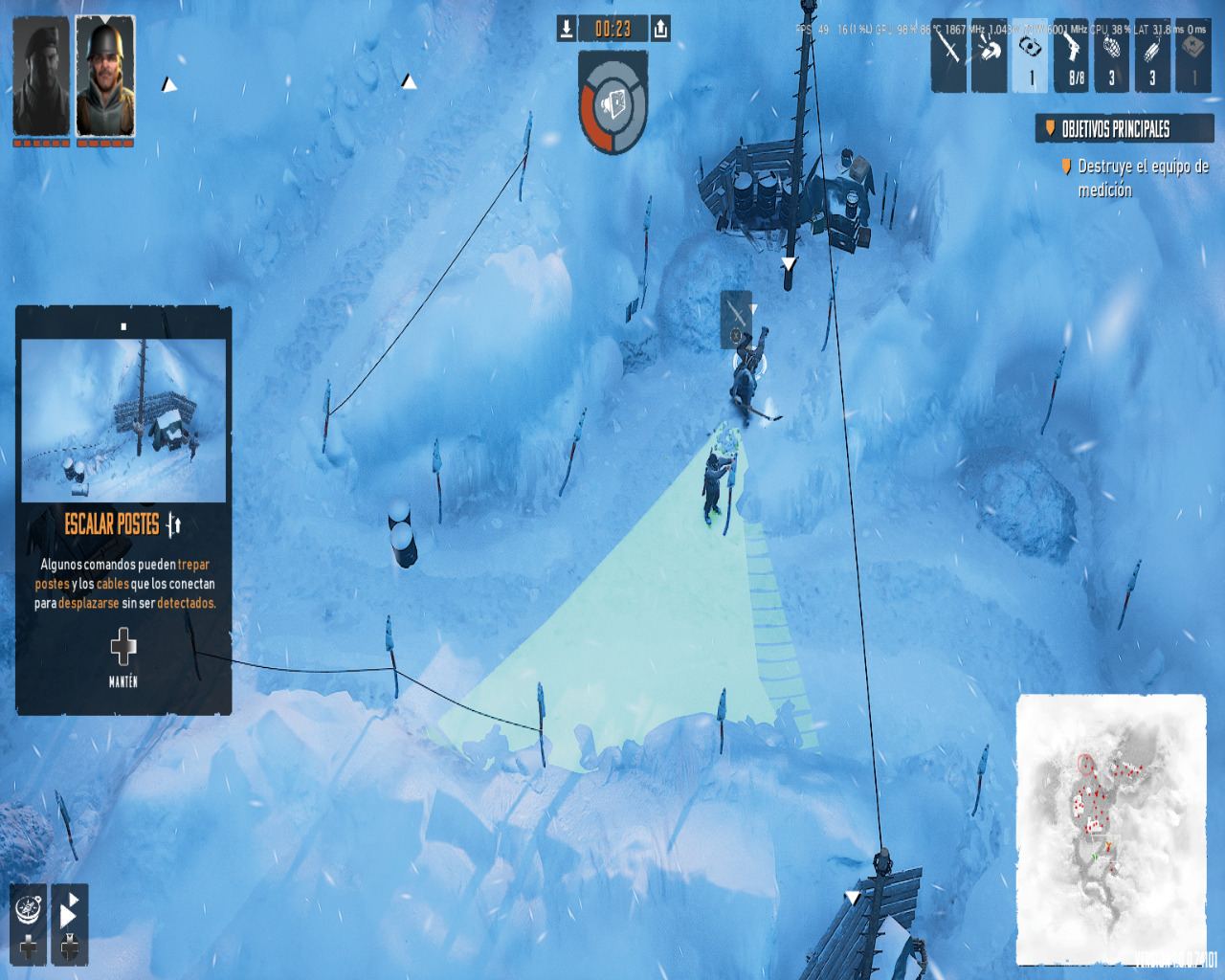
Task: Choose the hand grenade slot
Action: click(1111, 56)
